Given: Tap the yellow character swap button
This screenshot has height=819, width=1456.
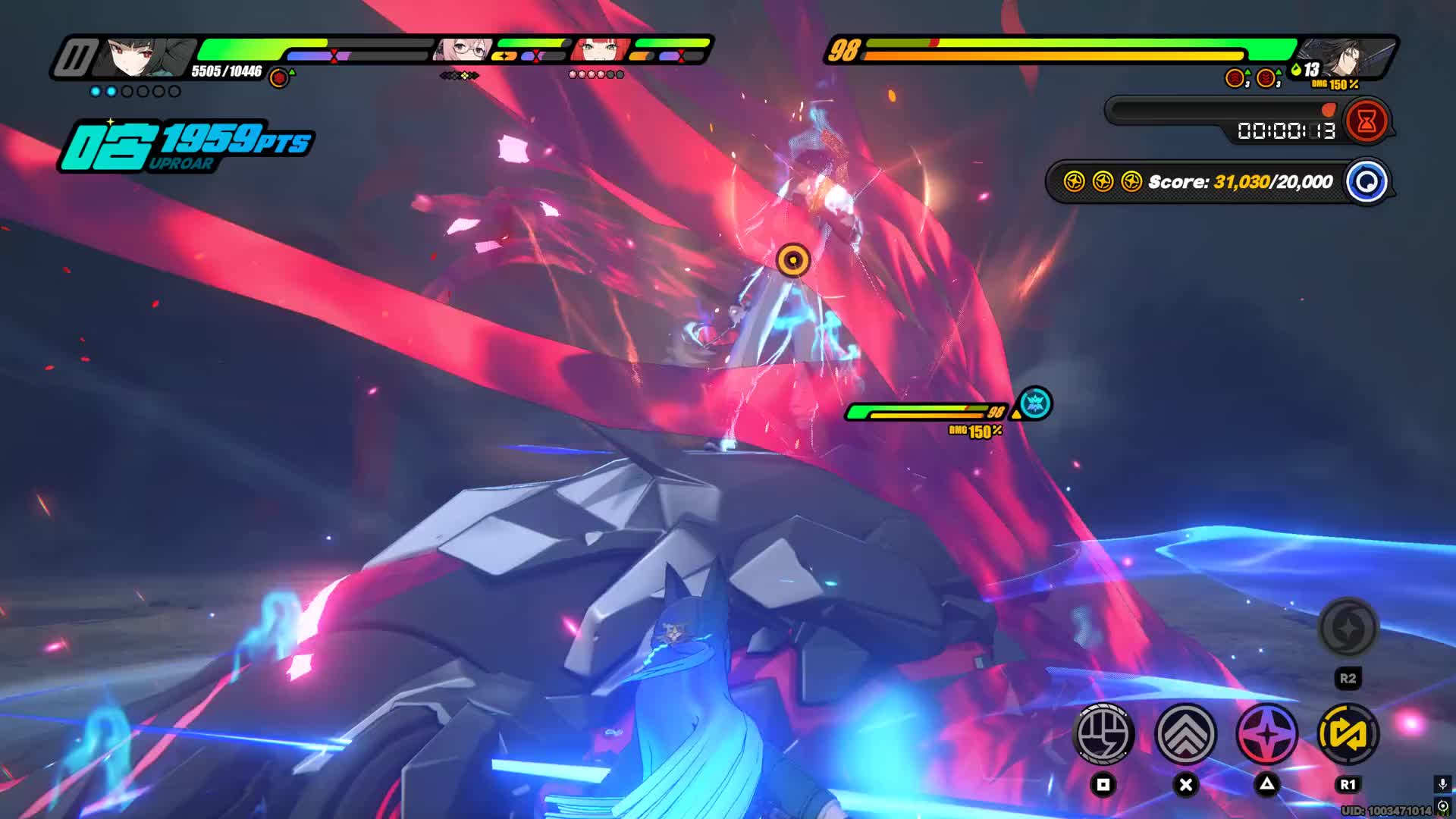Looking at the screenshot, I should point(1348,733).
